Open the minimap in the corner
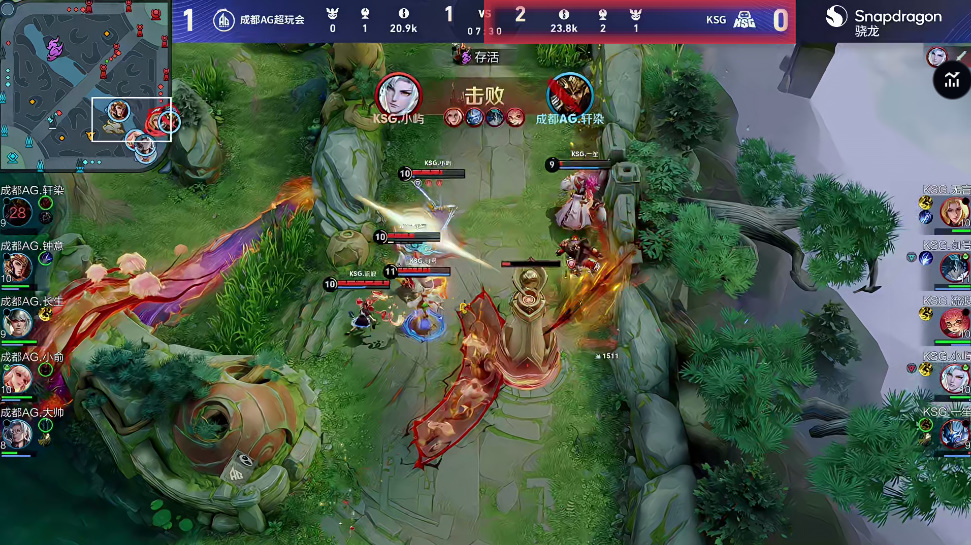 click(x=87, y=88)
